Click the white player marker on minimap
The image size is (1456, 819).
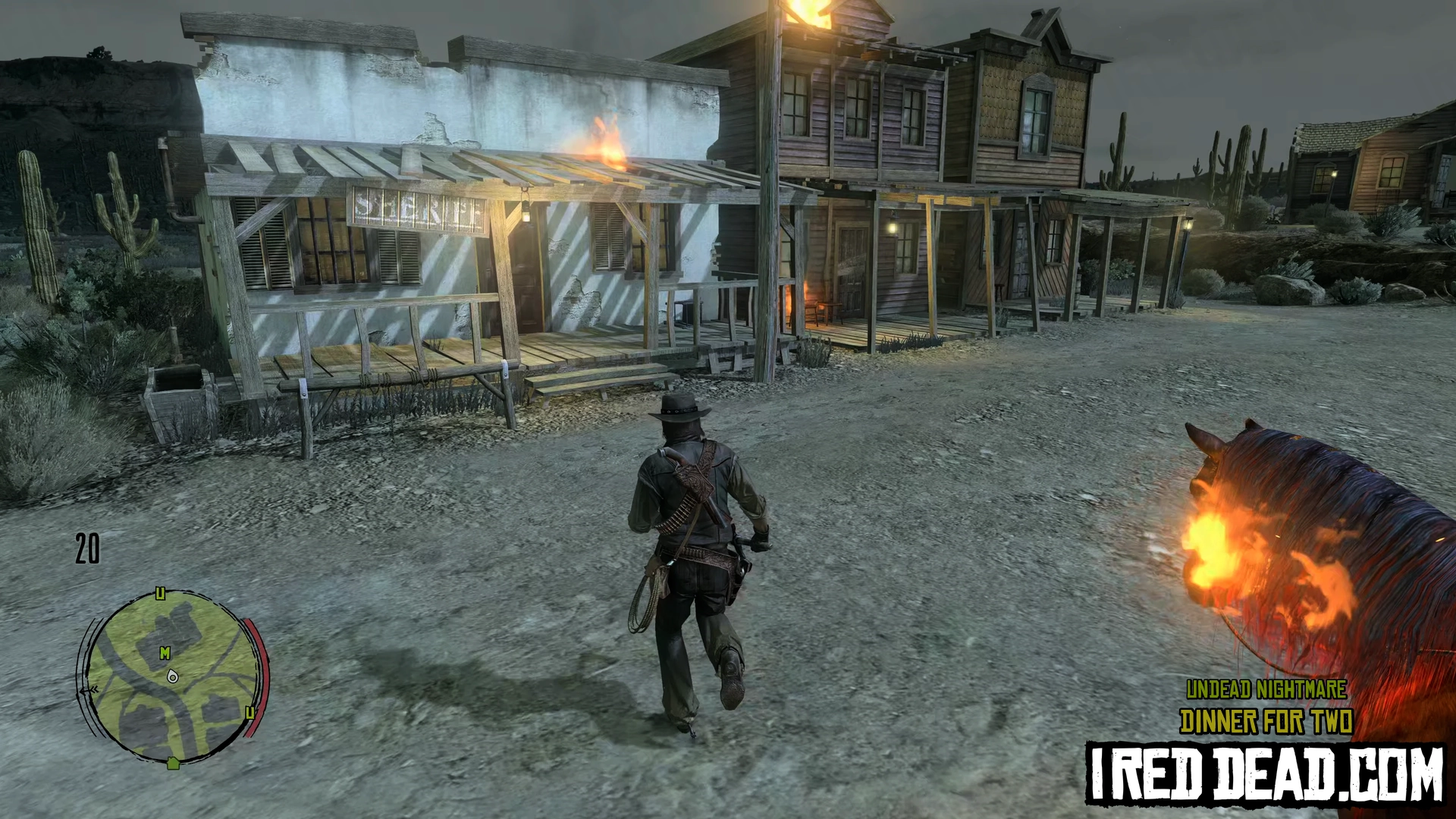pos(172,675)
